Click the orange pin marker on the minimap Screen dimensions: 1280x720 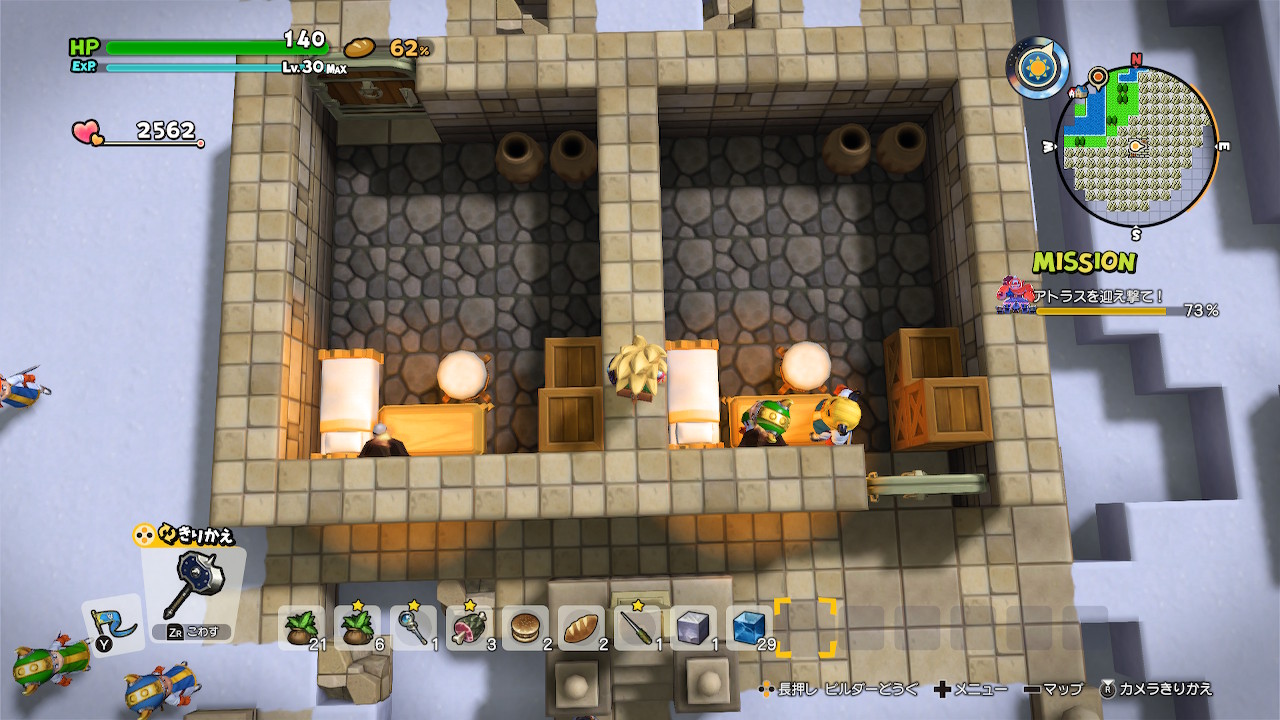[1098, 74]
